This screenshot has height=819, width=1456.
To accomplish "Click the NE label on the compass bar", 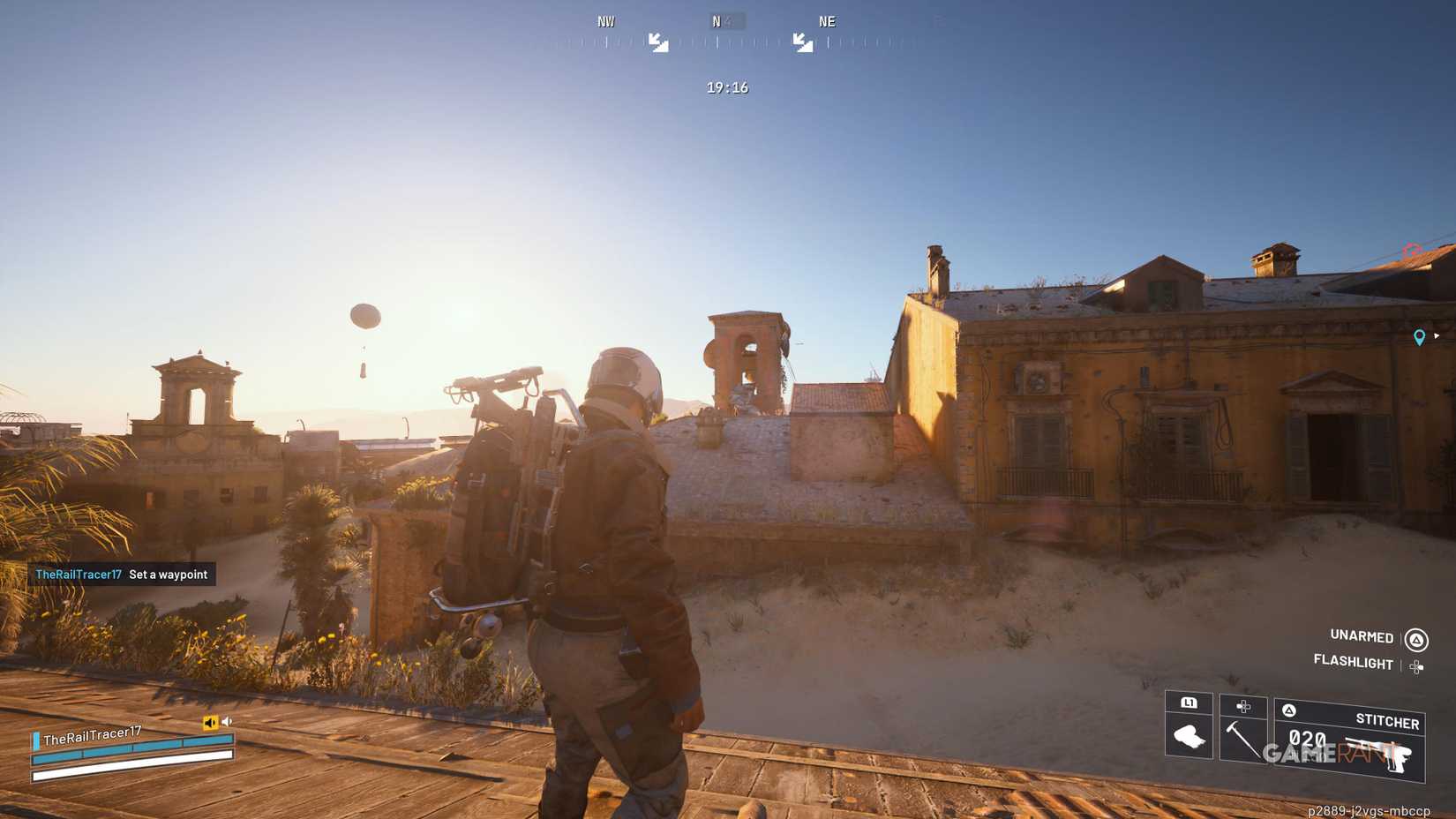I will click(826, 20).
